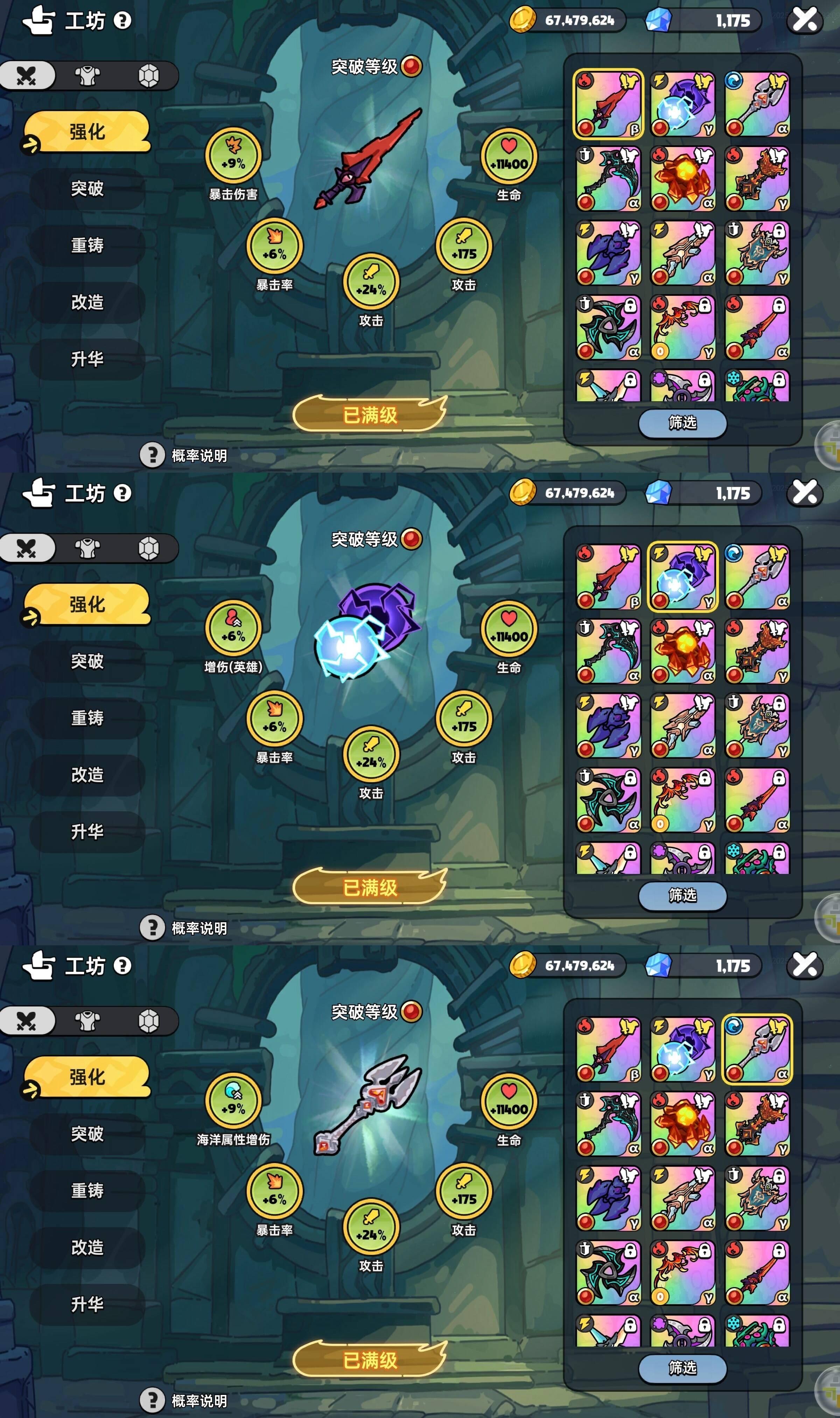Open the 突破等级 red badge indicator
Viewport: 840px width, 1418px height.
coord(412,66)
